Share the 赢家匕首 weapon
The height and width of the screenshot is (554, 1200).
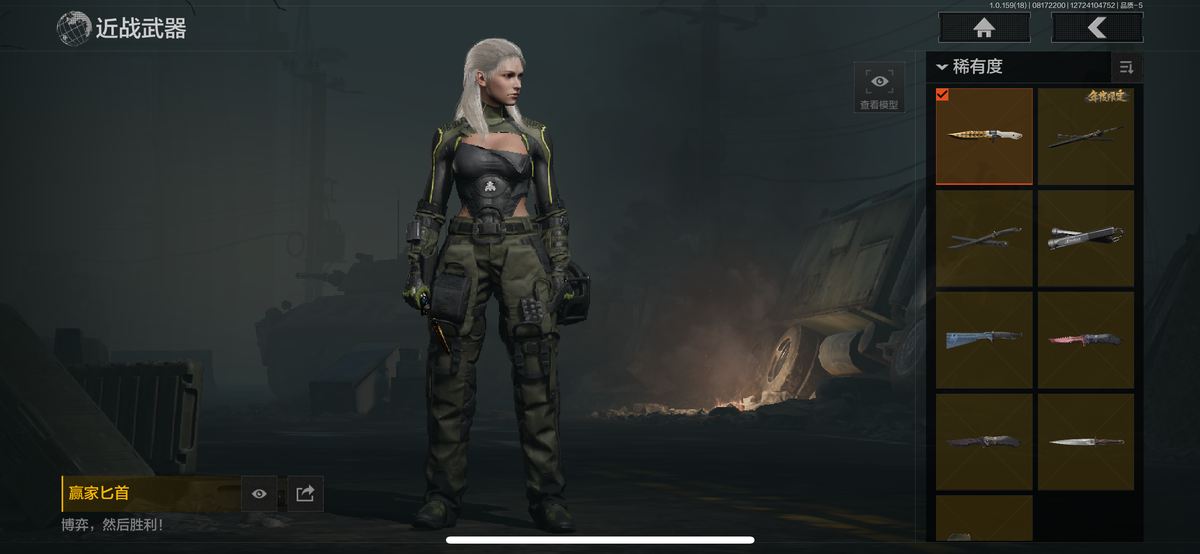click(306, 494)
